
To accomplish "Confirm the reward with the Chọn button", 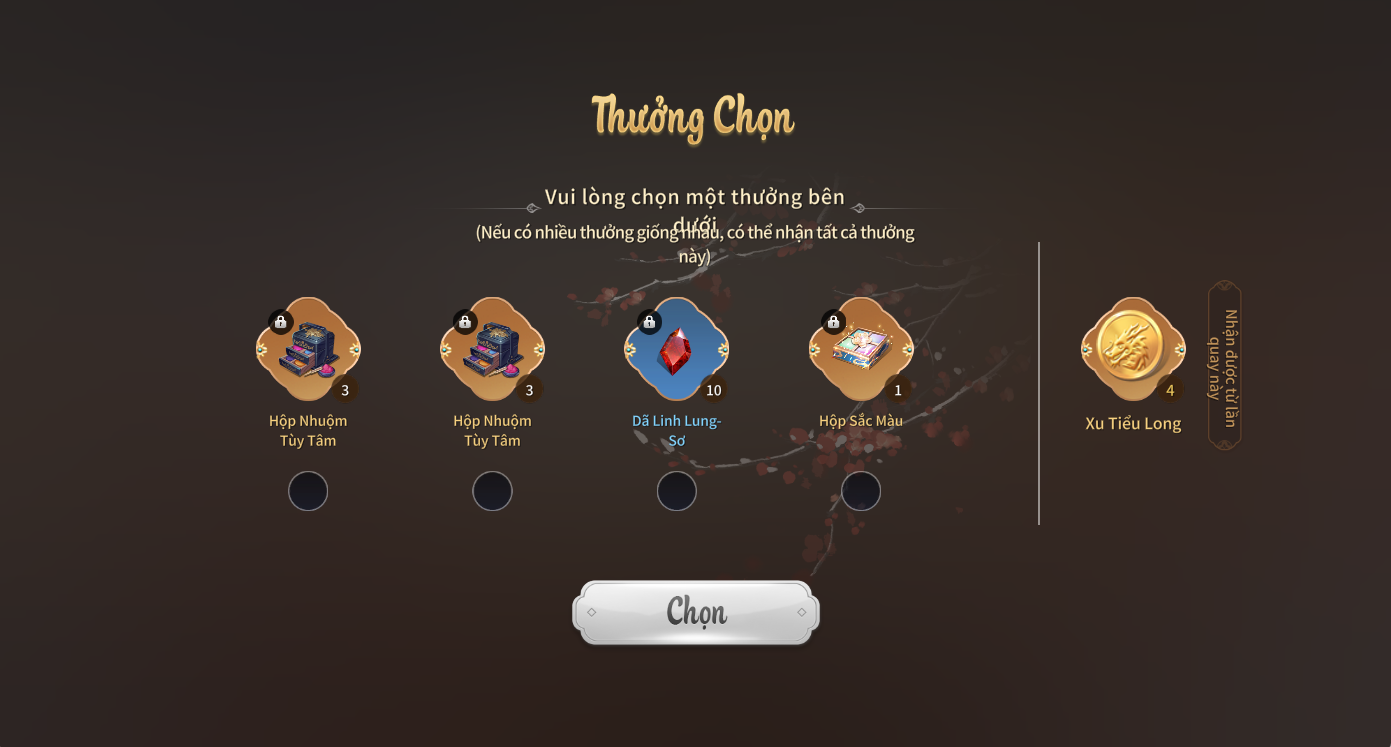I will pos(696,612).
